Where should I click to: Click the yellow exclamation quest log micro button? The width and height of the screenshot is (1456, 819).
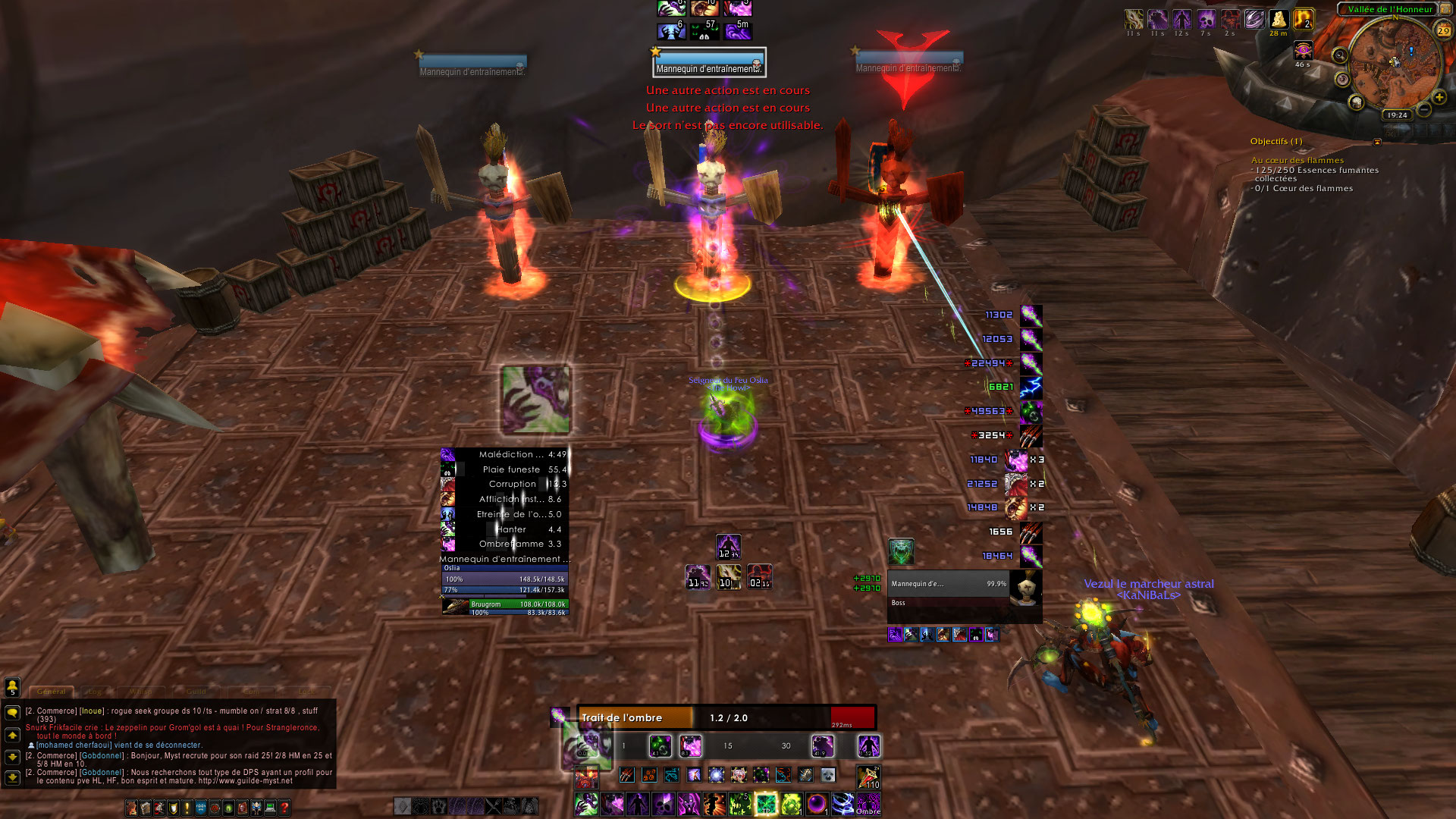[187, 808]
